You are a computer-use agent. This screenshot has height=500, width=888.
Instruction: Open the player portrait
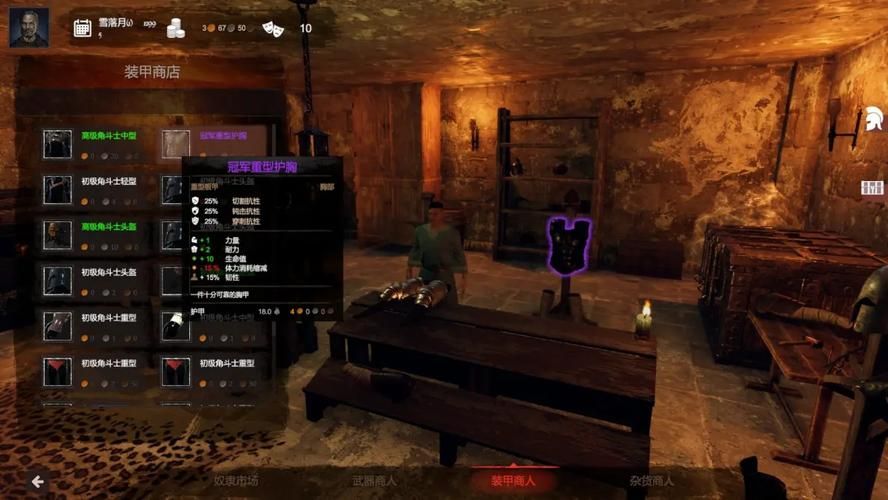(x=29, y=27)
